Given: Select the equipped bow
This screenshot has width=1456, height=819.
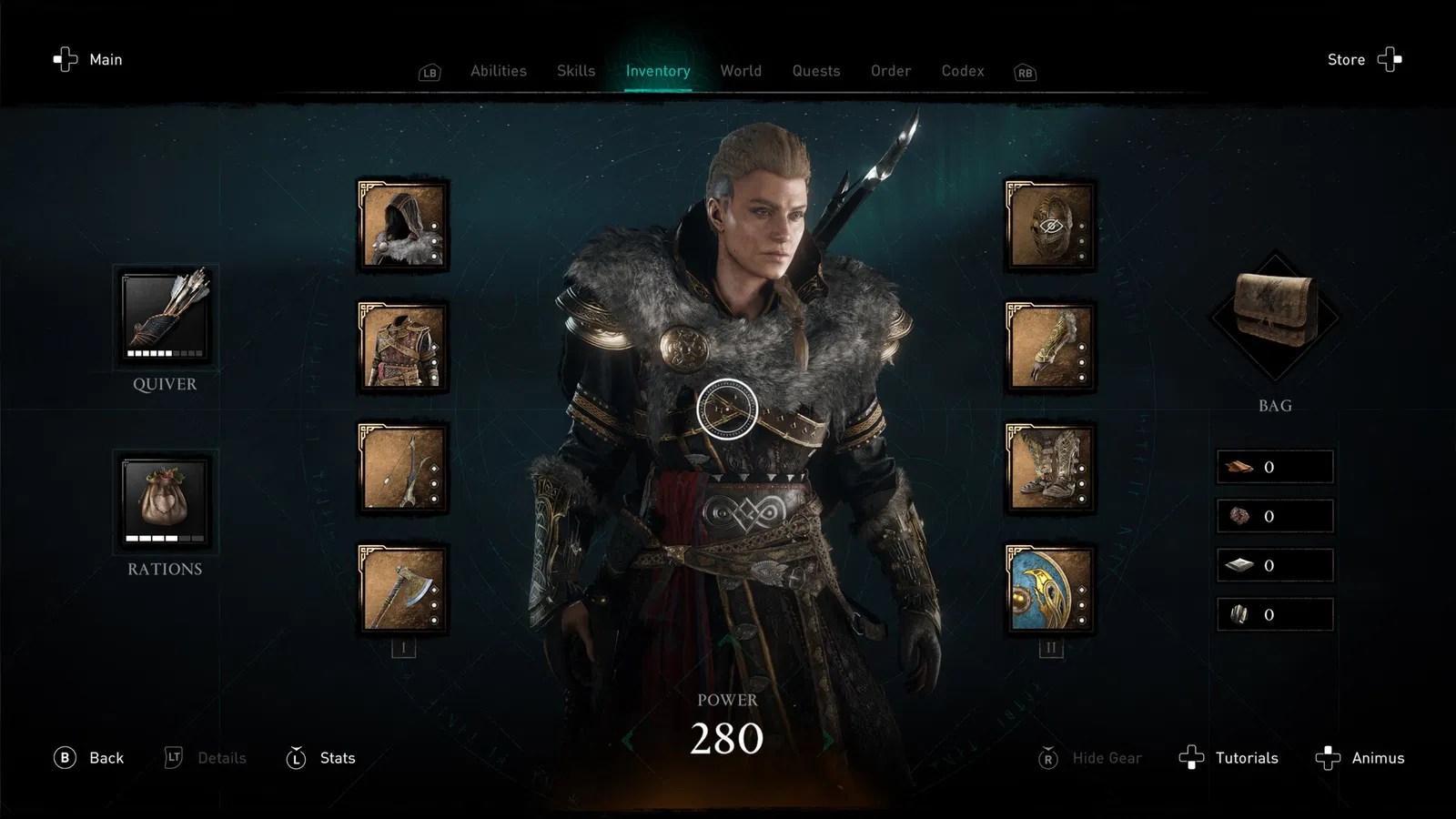Looking at the screenshot, I should coord(403,469).
